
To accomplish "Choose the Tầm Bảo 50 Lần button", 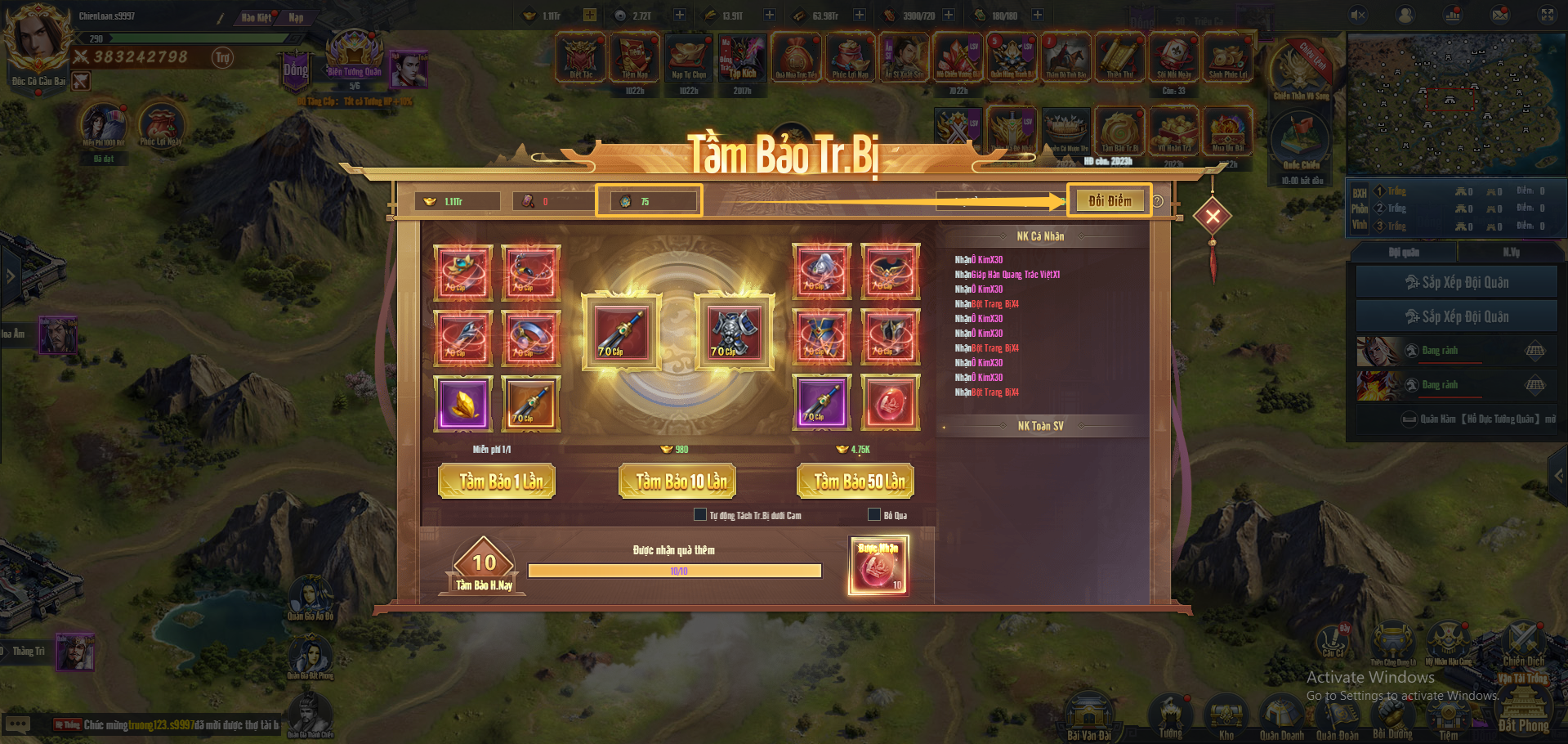I will point(855,482).
